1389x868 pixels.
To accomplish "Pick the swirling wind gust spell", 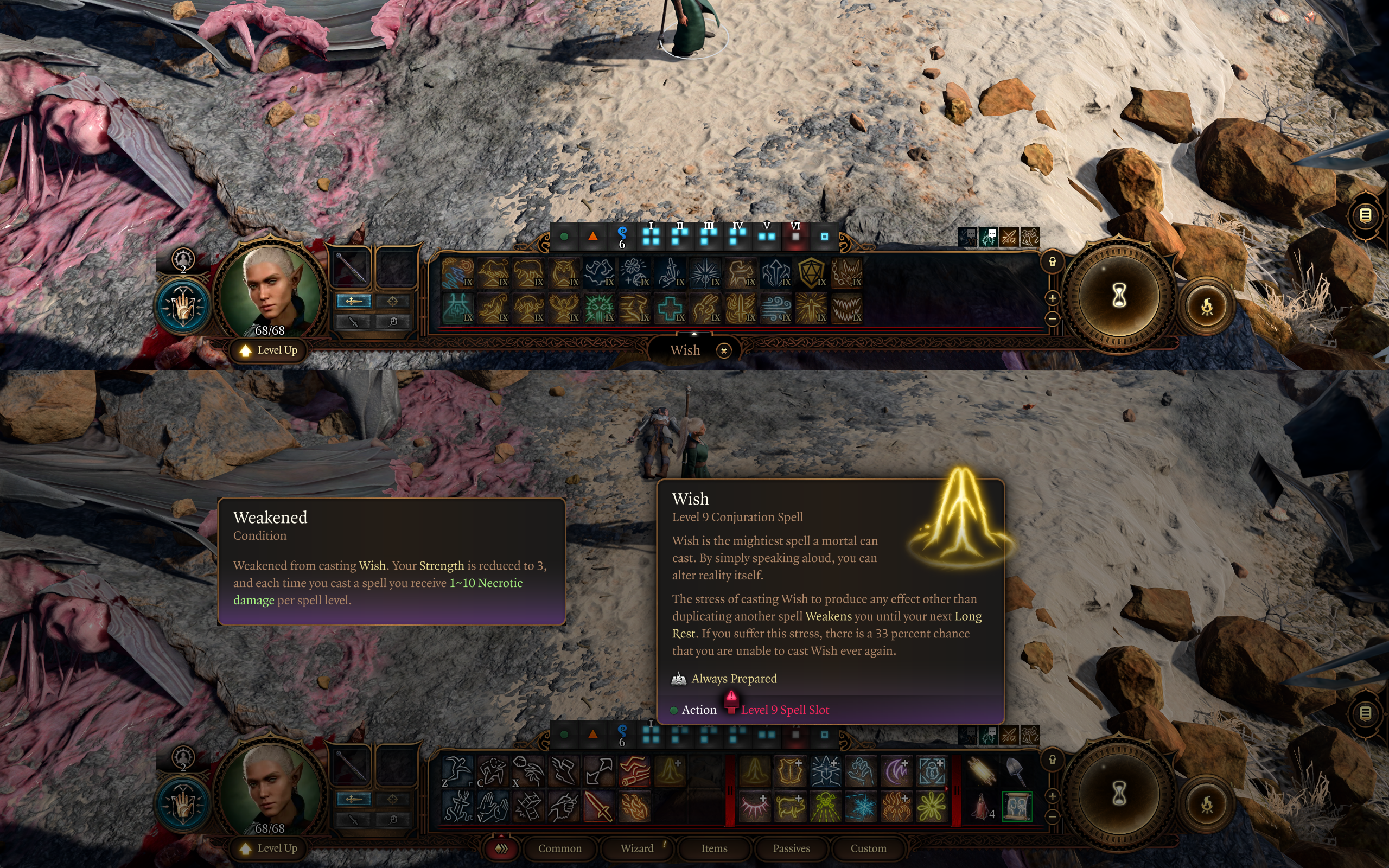I will pyautogui.click(x=775, y=308).
